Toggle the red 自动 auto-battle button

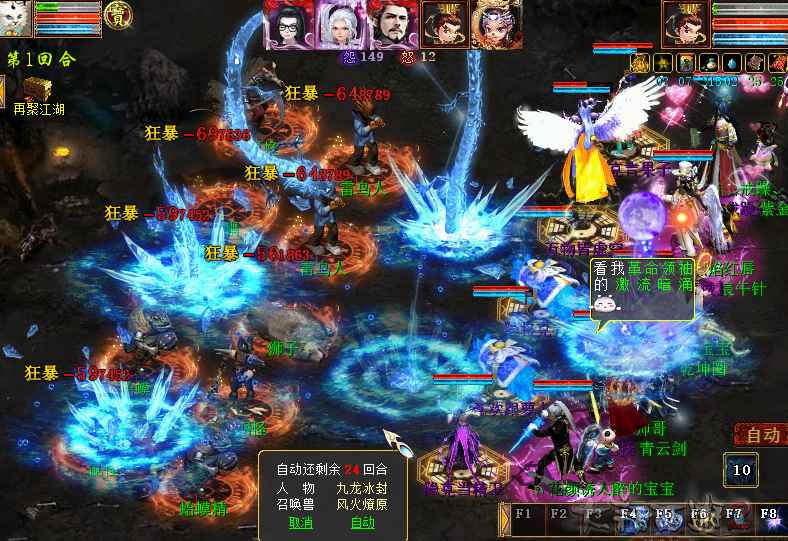click(x=761, y=435)
